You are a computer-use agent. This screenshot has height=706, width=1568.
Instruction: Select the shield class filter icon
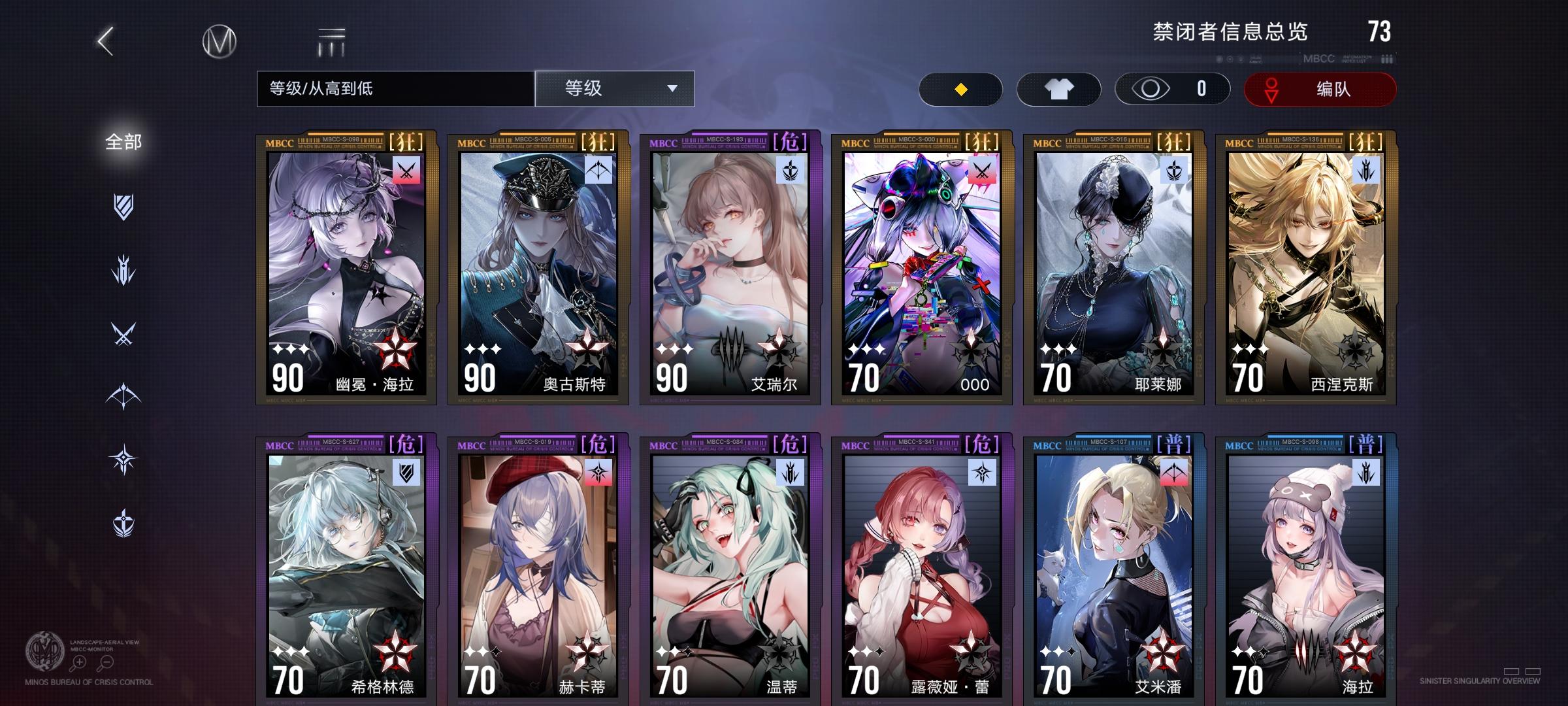click(x=125, y=208)
